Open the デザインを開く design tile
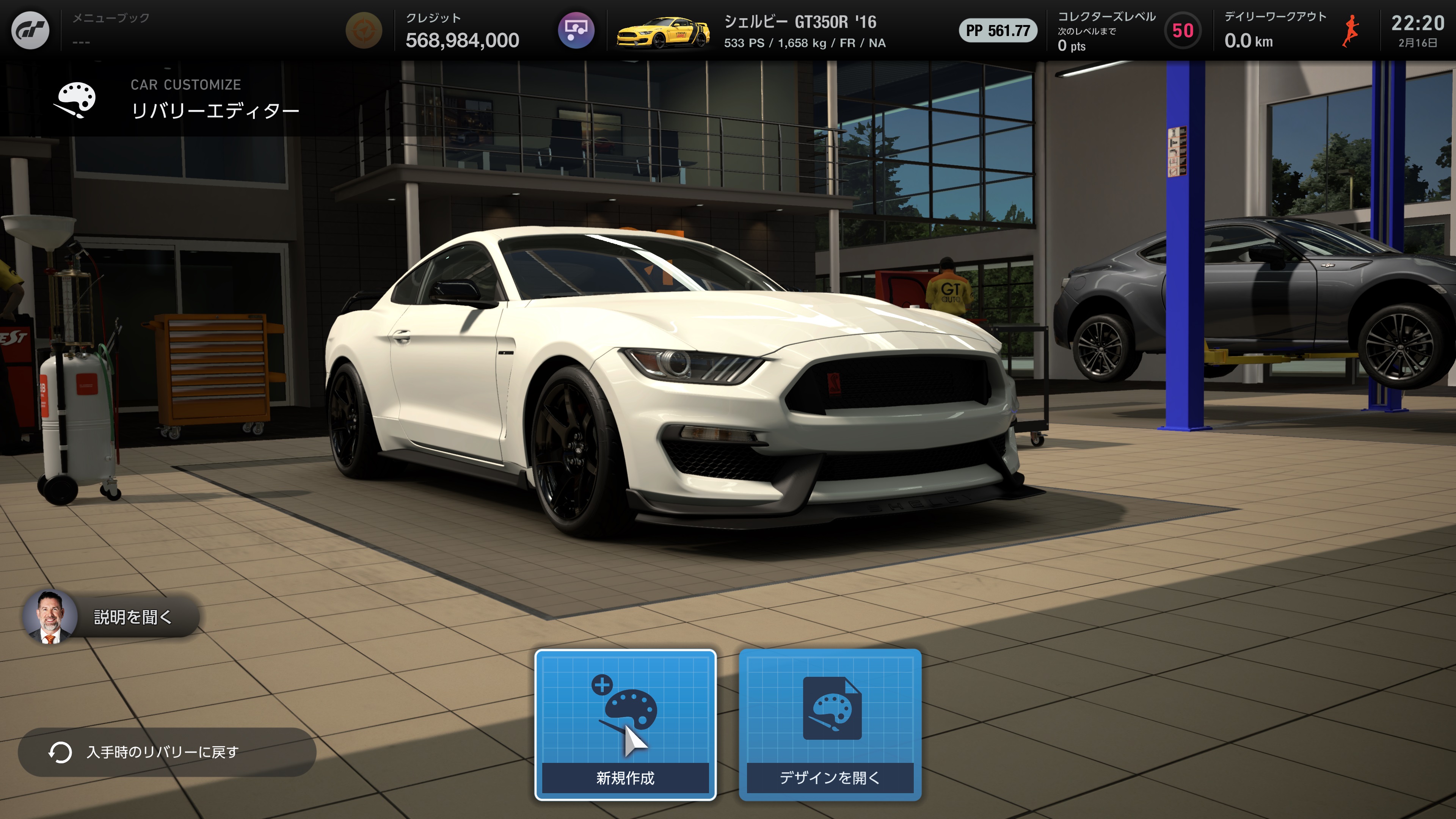 (x=830, y=725)
